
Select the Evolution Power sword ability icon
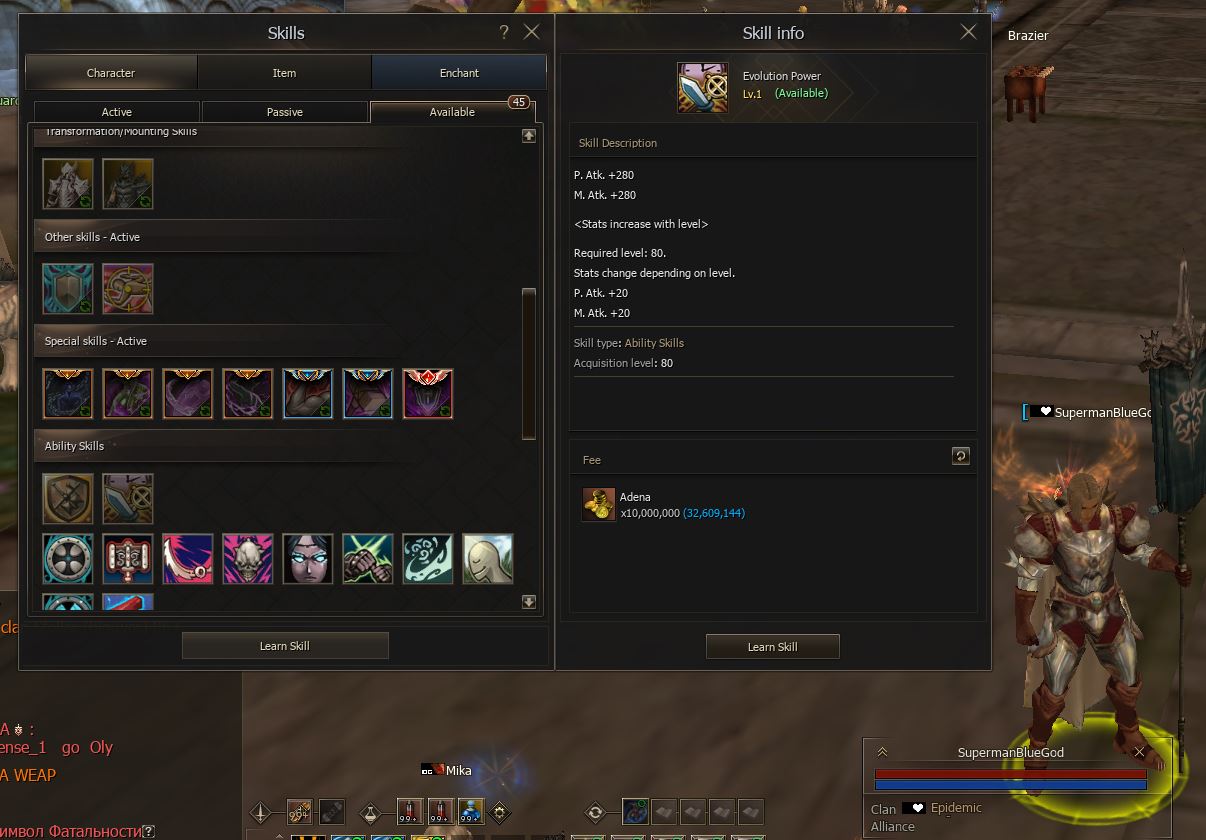point(128,499)
